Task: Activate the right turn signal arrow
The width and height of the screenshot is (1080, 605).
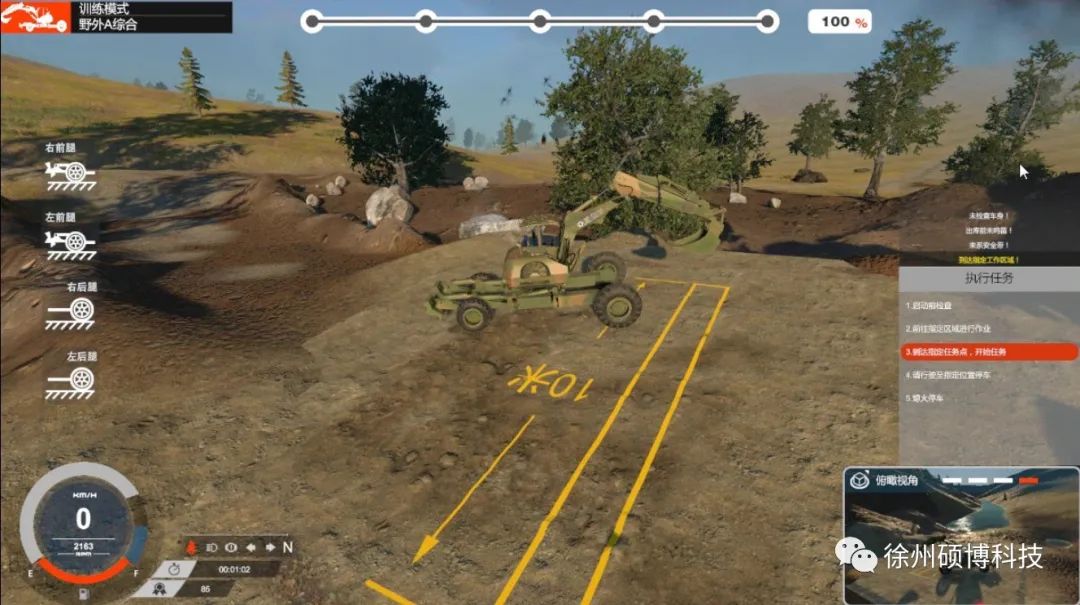Action: (268, 547)
